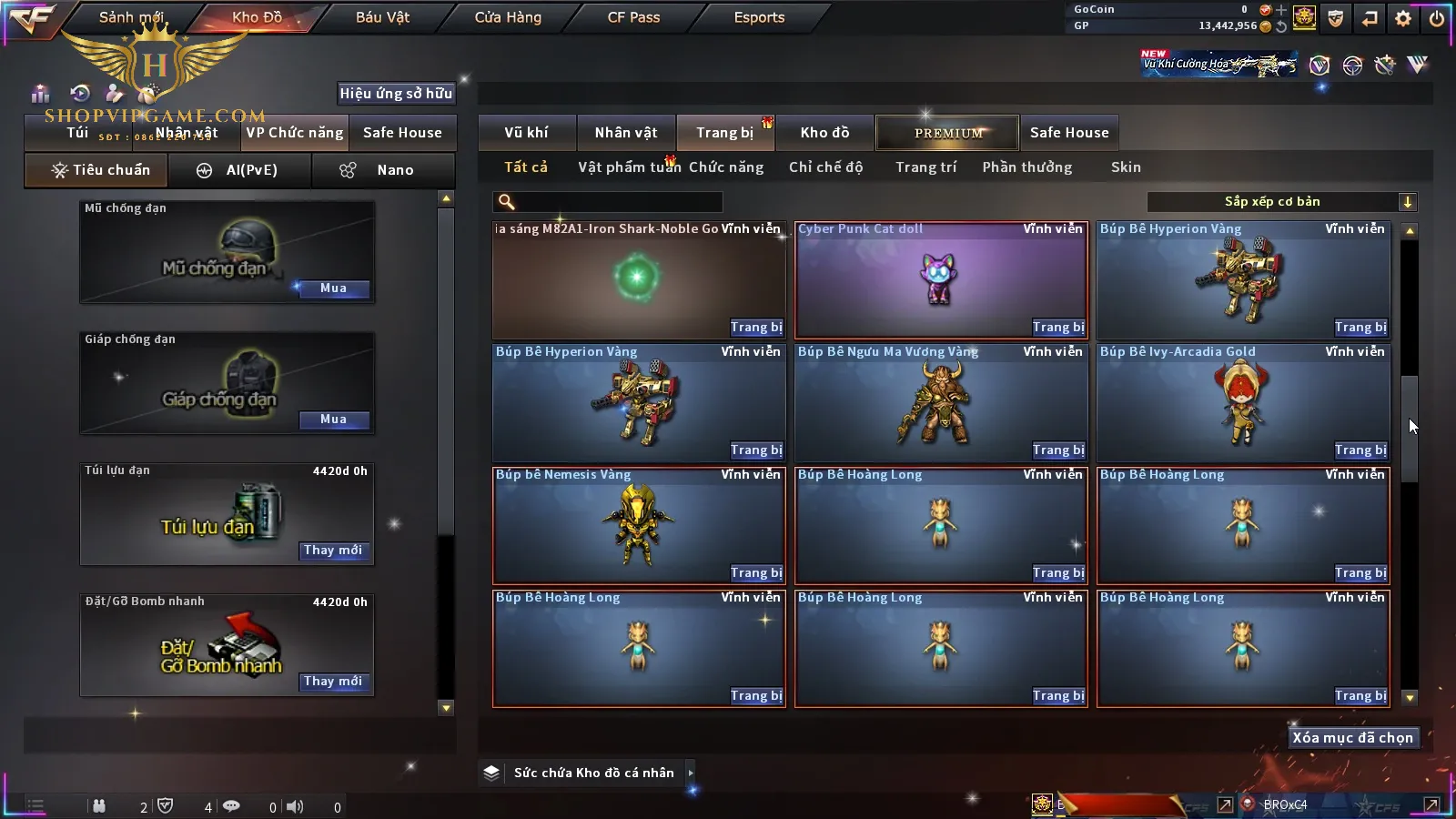Image resolution: width=1456 pixels, height=819 pixels.
Task: Switch to the Vũ khí tab
Action: click(526, 133)
